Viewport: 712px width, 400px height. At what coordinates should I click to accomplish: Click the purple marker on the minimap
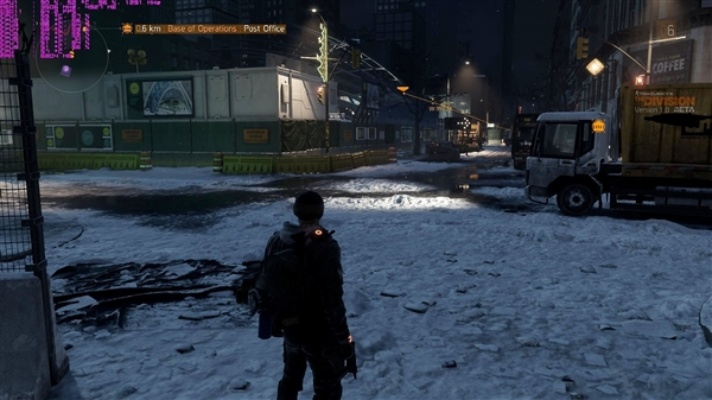[65, 71]
